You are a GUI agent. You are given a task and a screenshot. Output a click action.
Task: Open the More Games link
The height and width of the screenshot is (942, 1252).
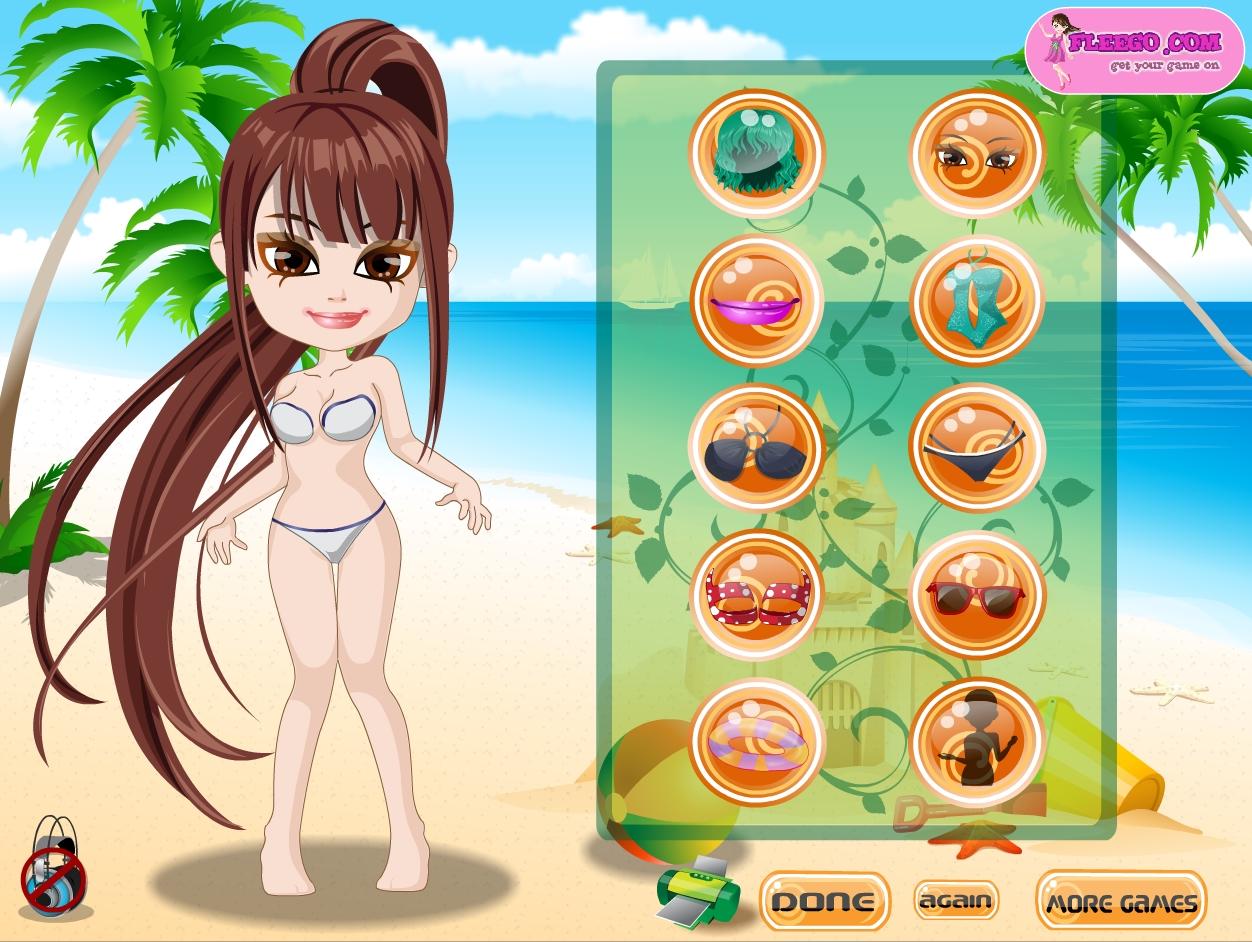(1120, 902)
